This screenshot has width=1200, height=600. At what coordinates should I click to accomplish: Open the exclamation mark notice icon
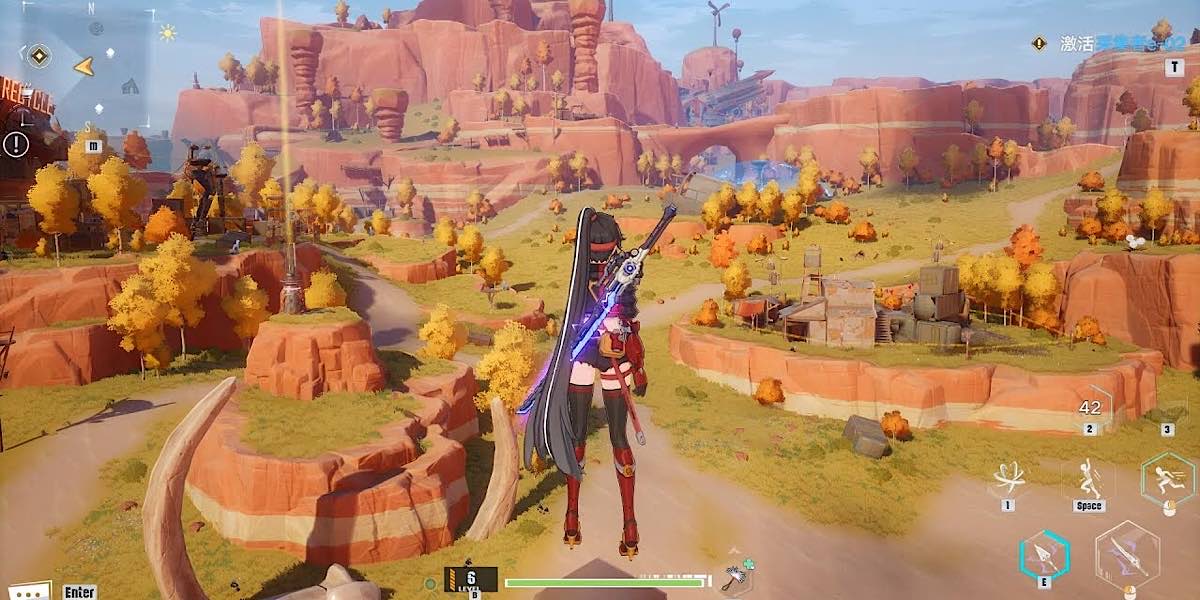[16, 144]
